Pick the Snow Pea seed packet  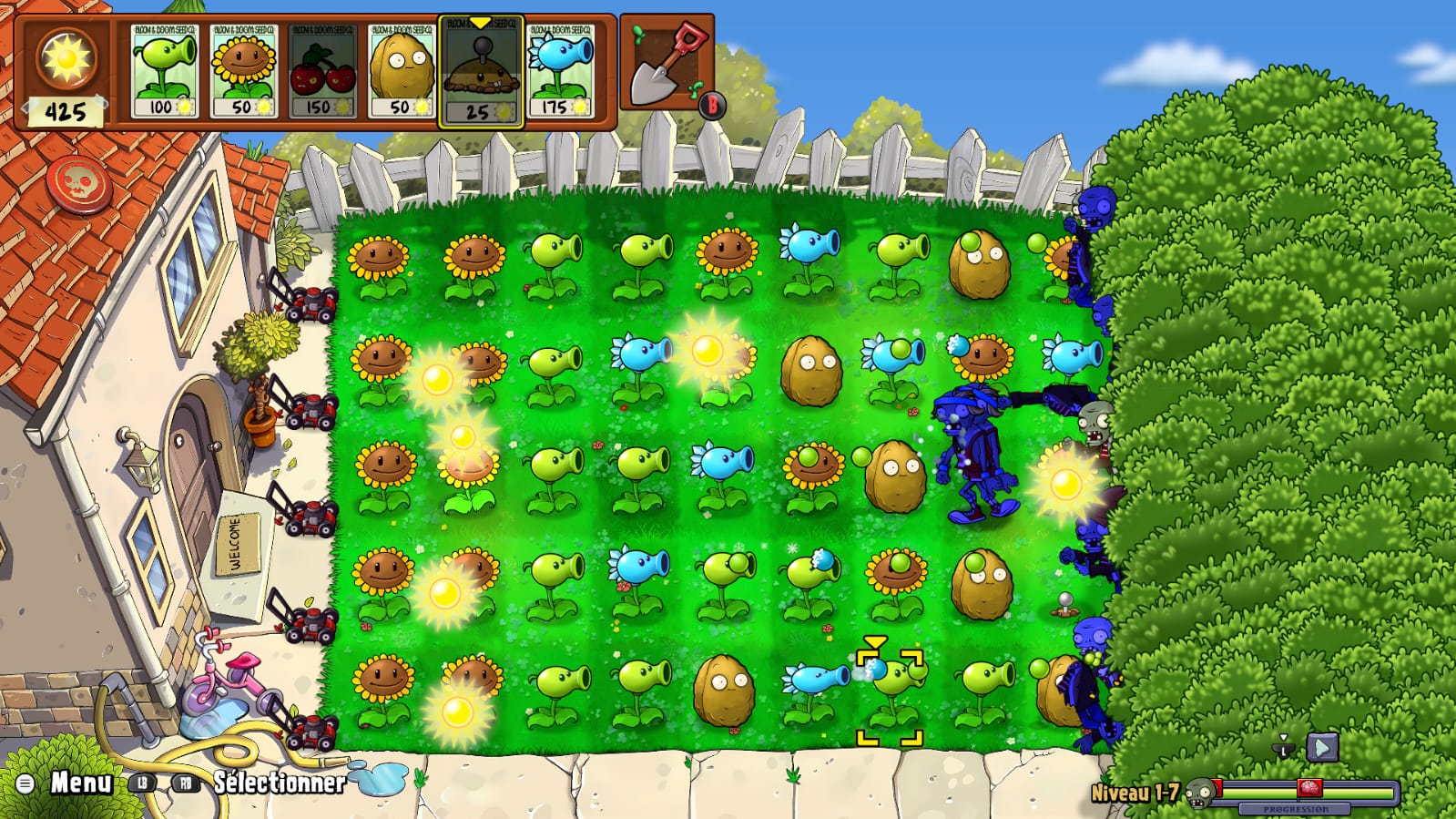pyautogui.click(x=560, y=71)
